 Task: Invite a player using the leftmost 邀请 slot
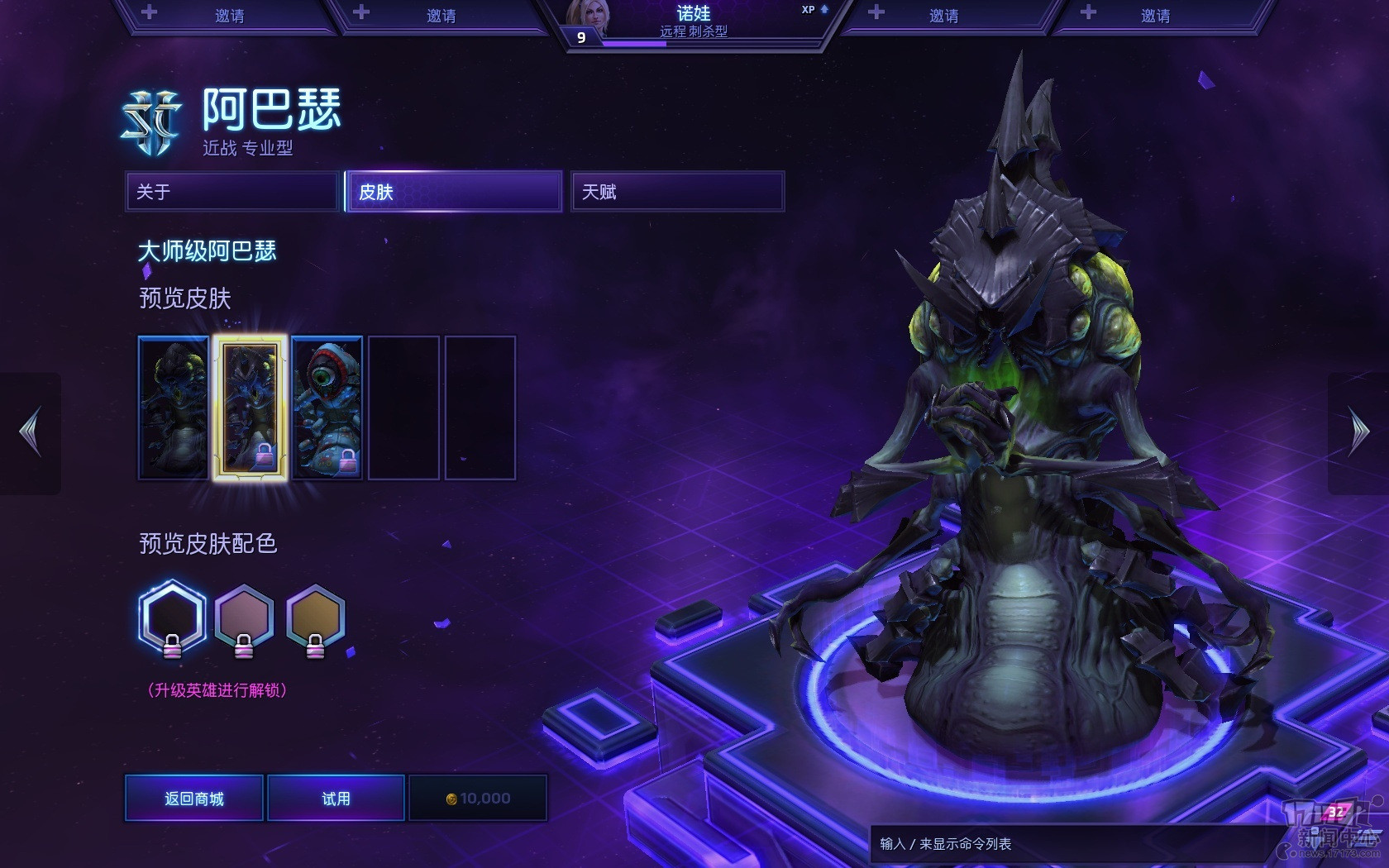coord(229,16)
